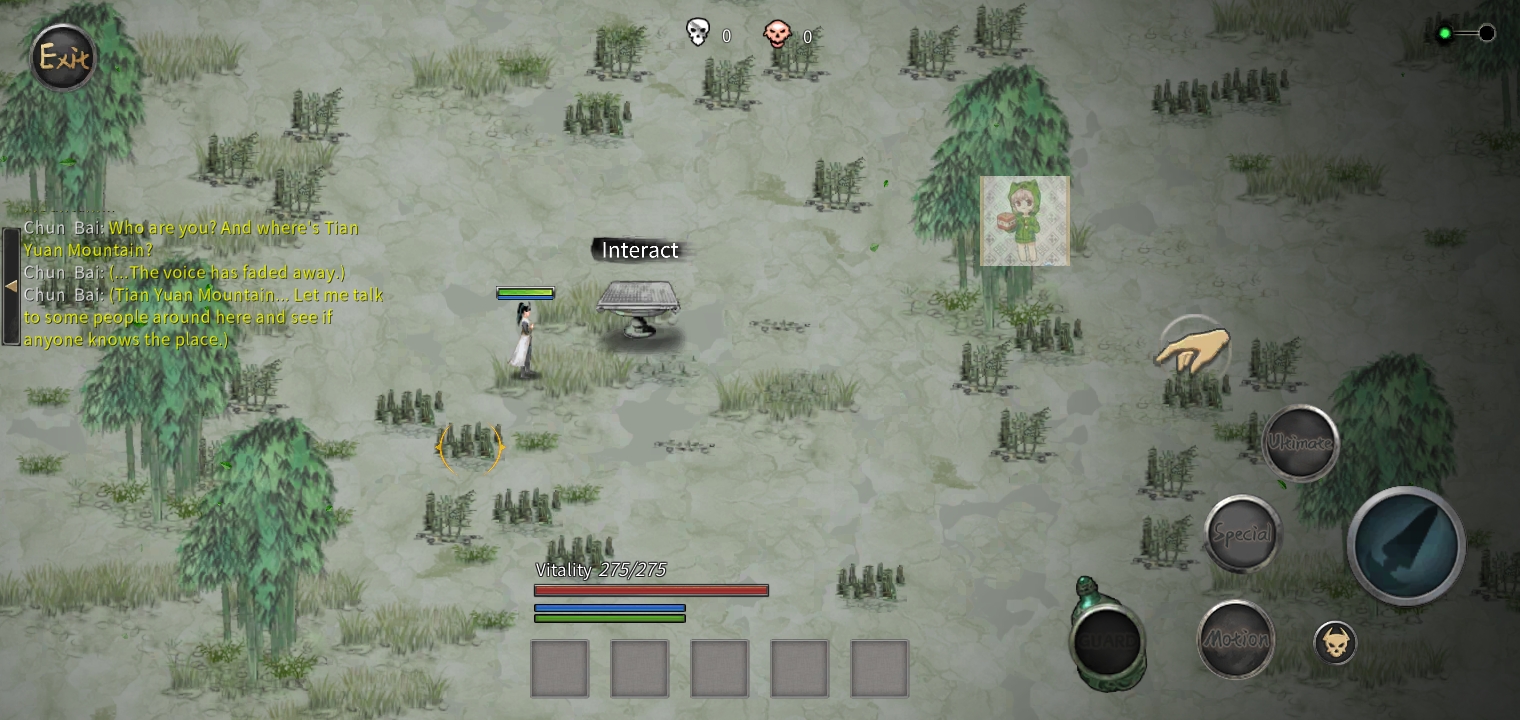Collapse the chat log with the side arrow
The height and width of the screenshot is (720, 1520).
(11, 286)
